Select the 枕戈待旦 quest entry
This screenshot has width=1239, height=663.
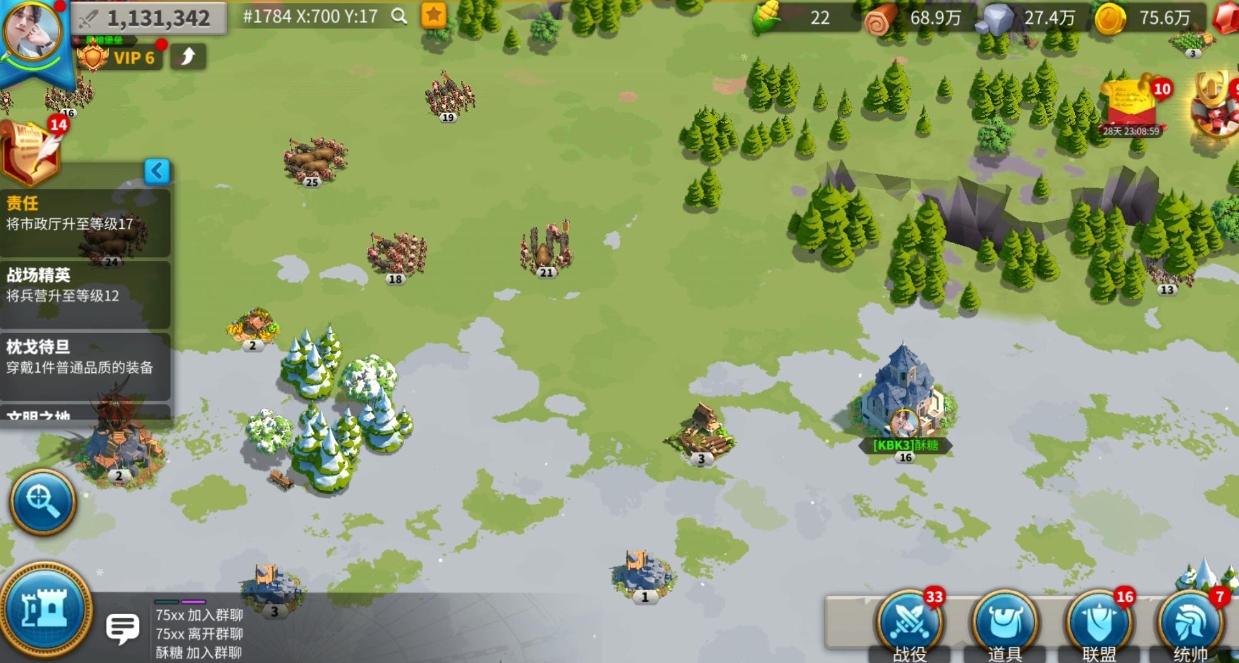(85, 357)
